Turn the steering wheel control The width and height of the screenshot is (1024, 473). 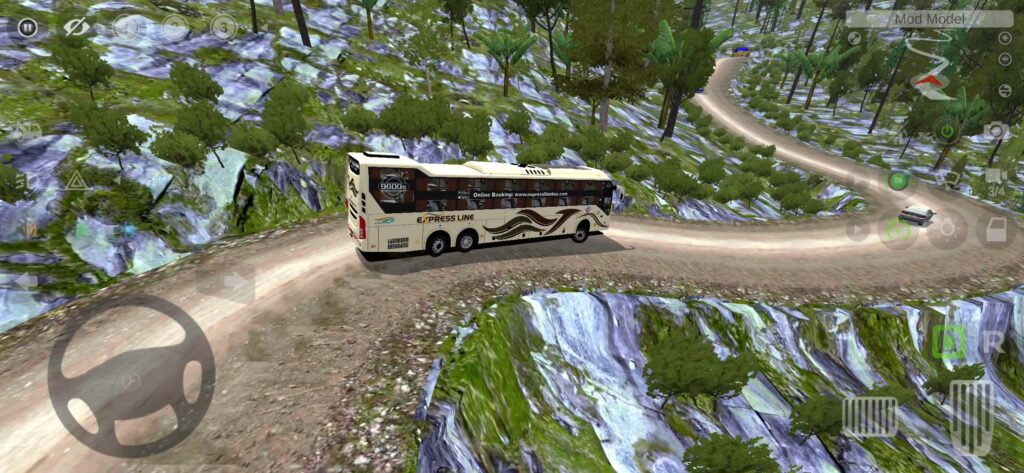pyautogui.click(x=131, y=375)
